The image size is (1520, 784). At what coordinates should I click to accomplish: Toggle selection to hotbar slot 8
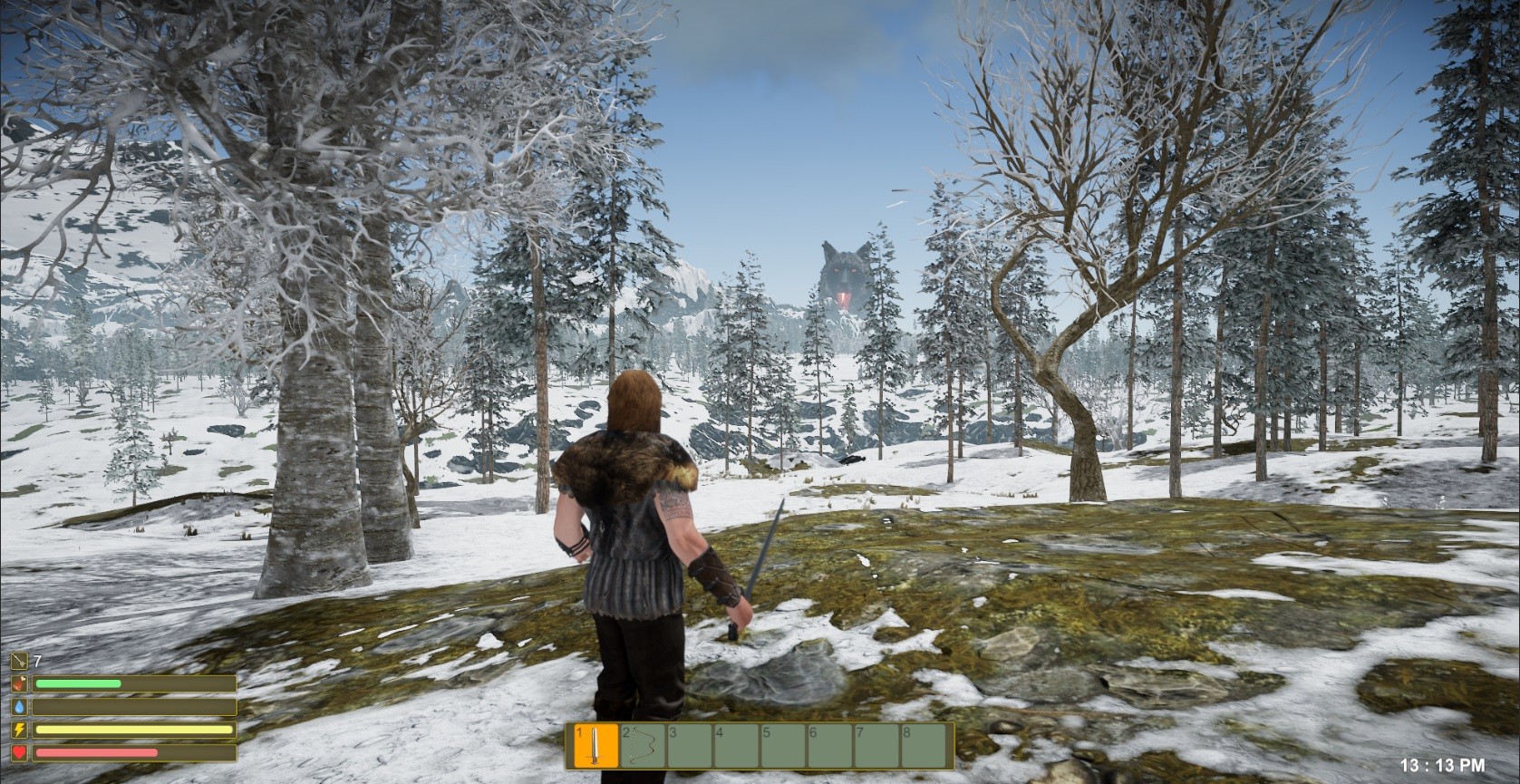click(923, 745)
